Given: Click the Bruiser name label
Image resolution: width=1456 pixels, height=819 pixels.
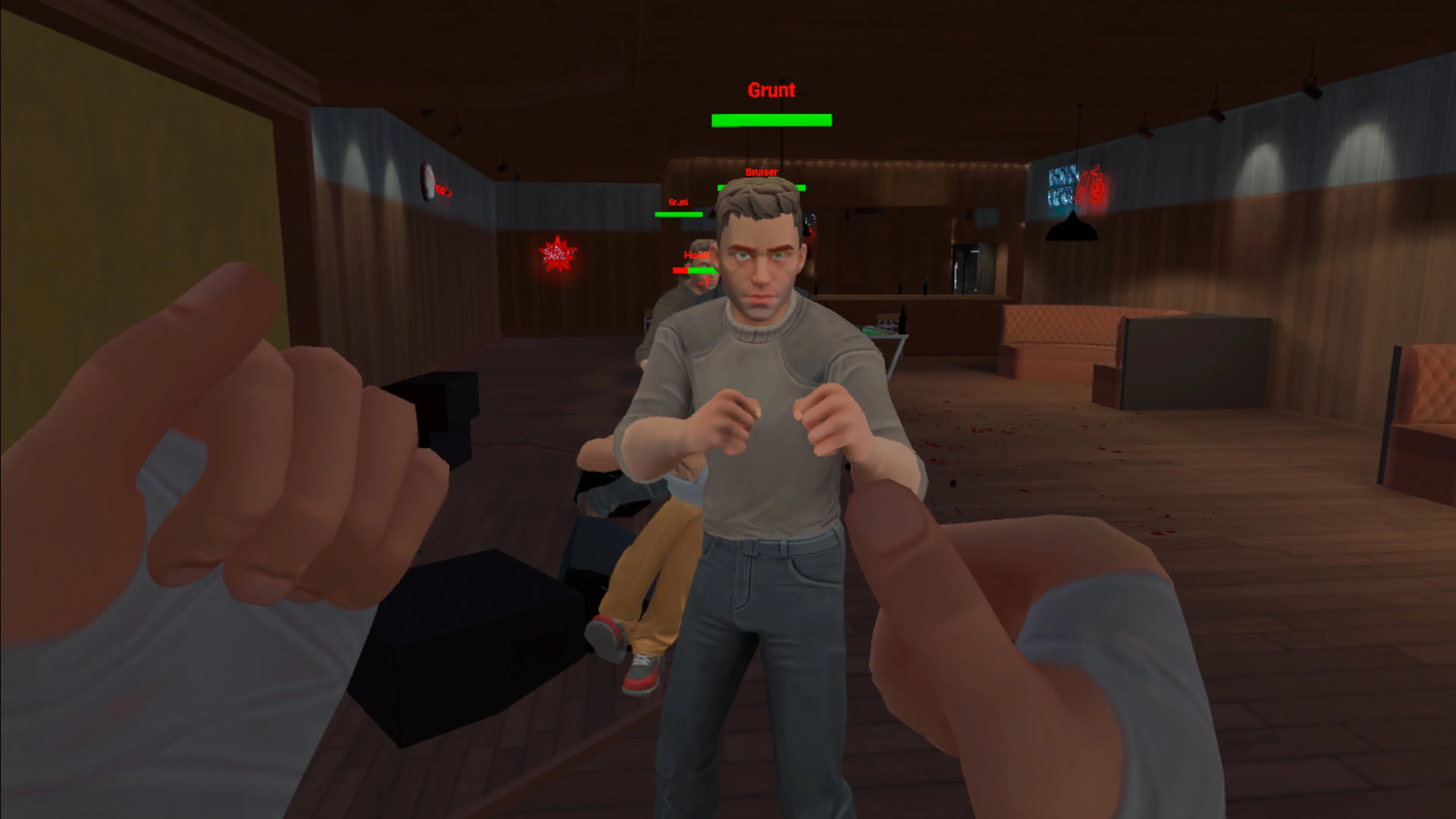Looking at the screenshot, I should coord(761,172).
